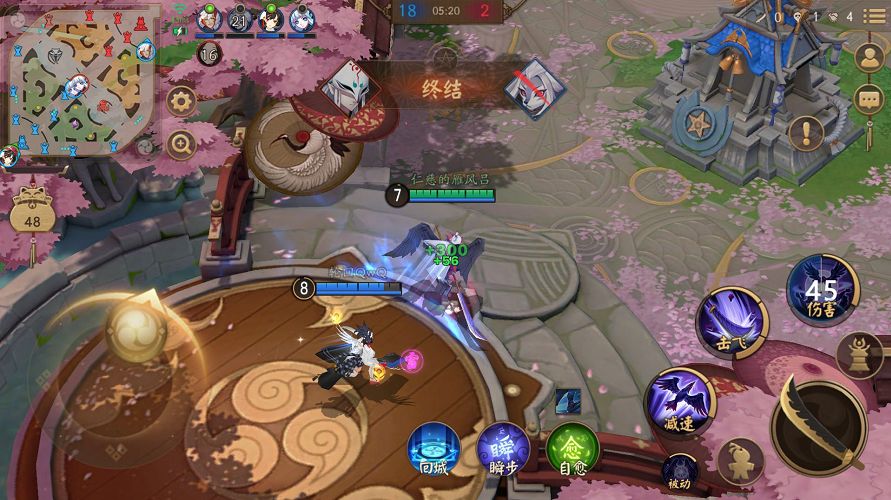Image resolution: width=891 pixels, height=500 pixels.
Task: Activate the 自愈 self-heal spell
Action: click(x=572, y=449)
